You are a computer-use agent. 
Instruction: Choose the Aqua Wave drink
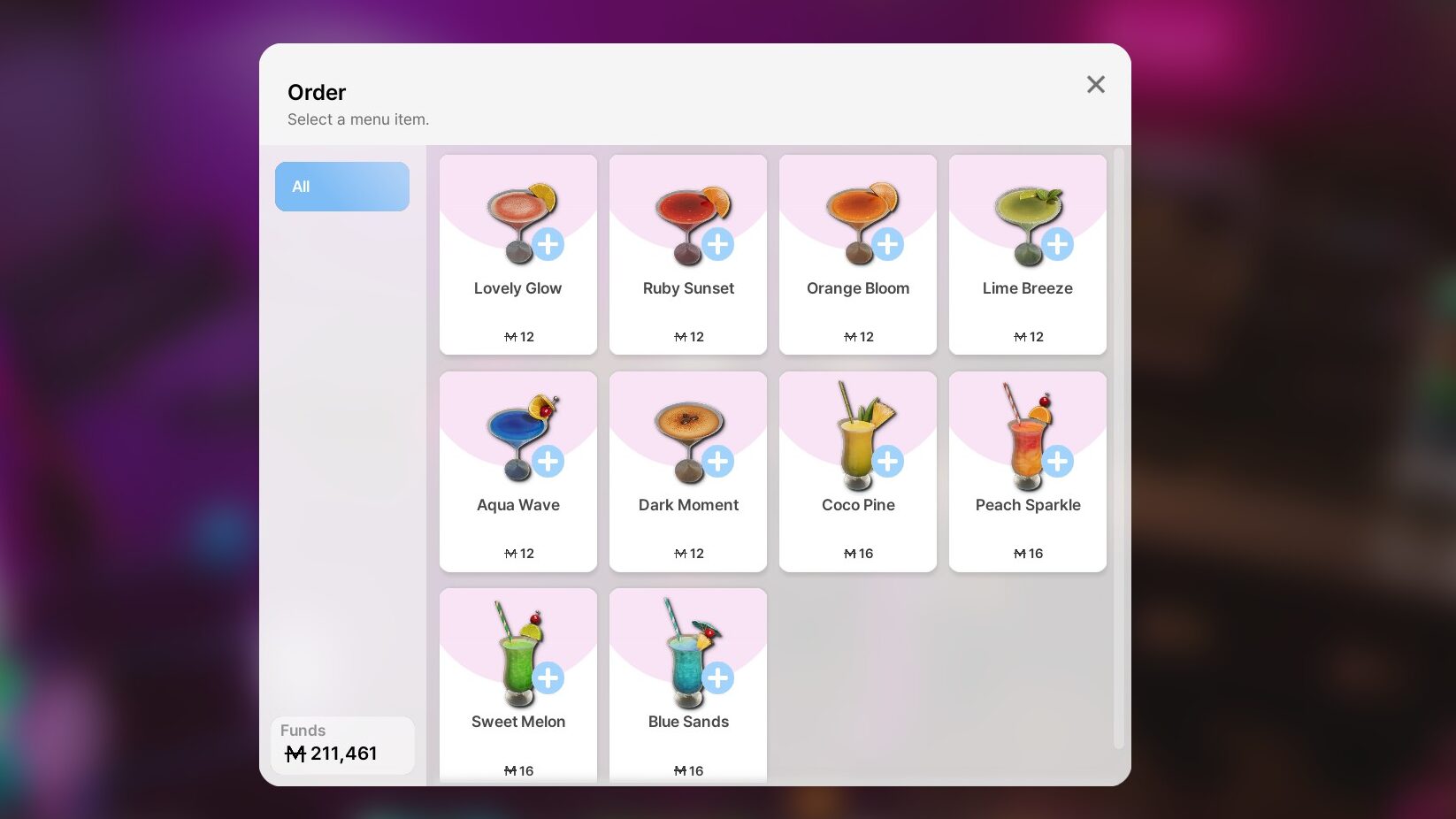click(518, 471)
